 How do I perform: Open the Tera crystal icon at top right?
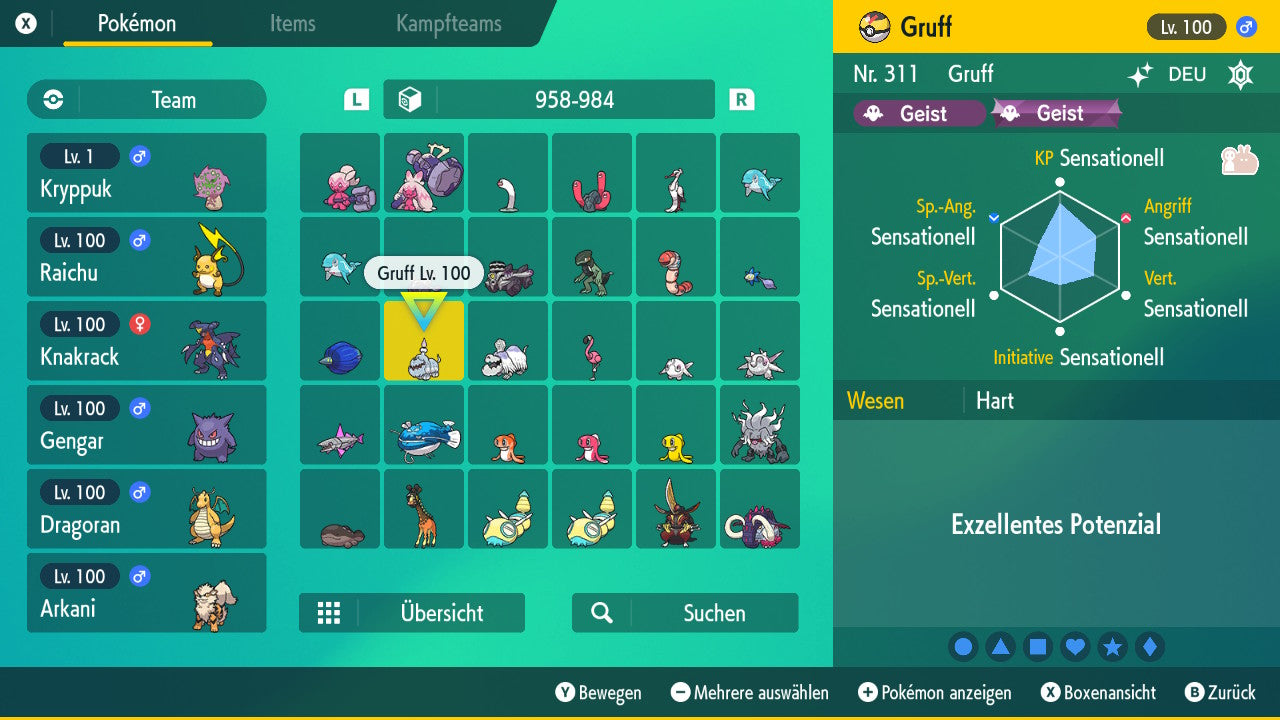point(1240,74)
